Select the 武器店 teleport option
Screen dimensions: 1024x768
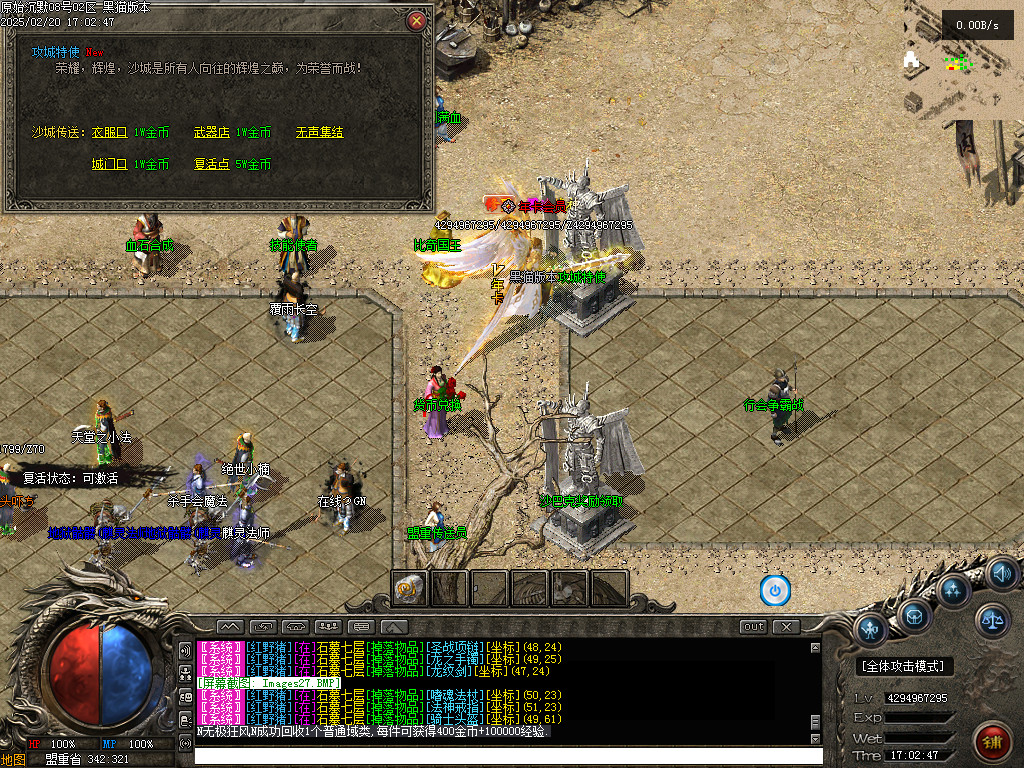[212, 132]
